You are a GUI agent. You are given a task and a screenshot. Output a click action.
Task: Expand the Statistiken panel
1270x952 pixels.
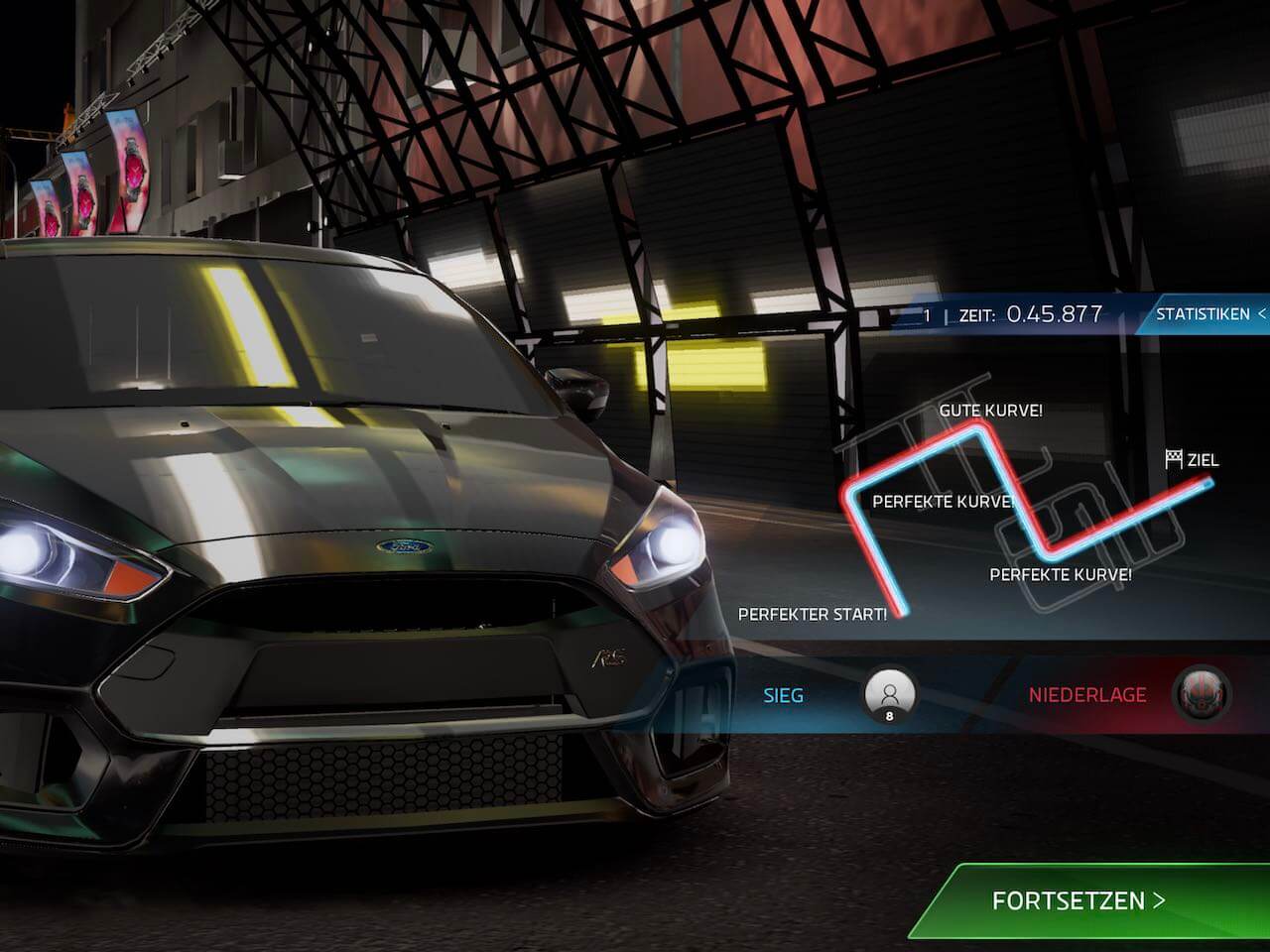tap(1208, 314)
